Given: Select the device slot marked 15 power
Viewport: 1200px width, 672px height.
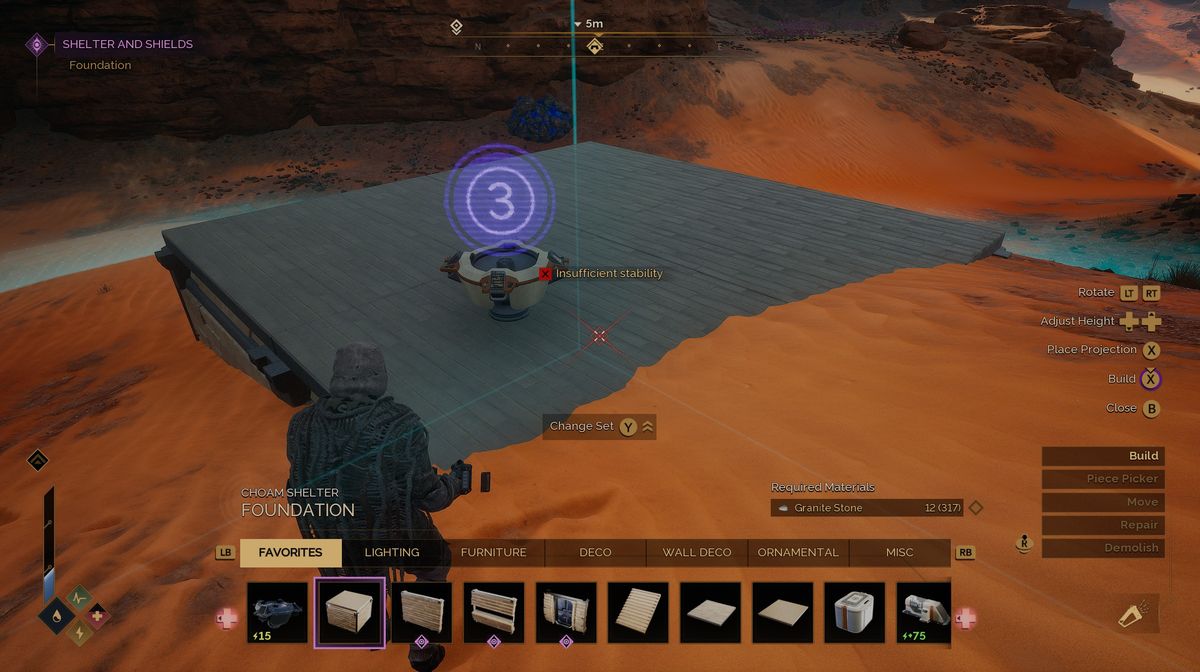Looking at the screenshot, I should (x=277, y=612).
